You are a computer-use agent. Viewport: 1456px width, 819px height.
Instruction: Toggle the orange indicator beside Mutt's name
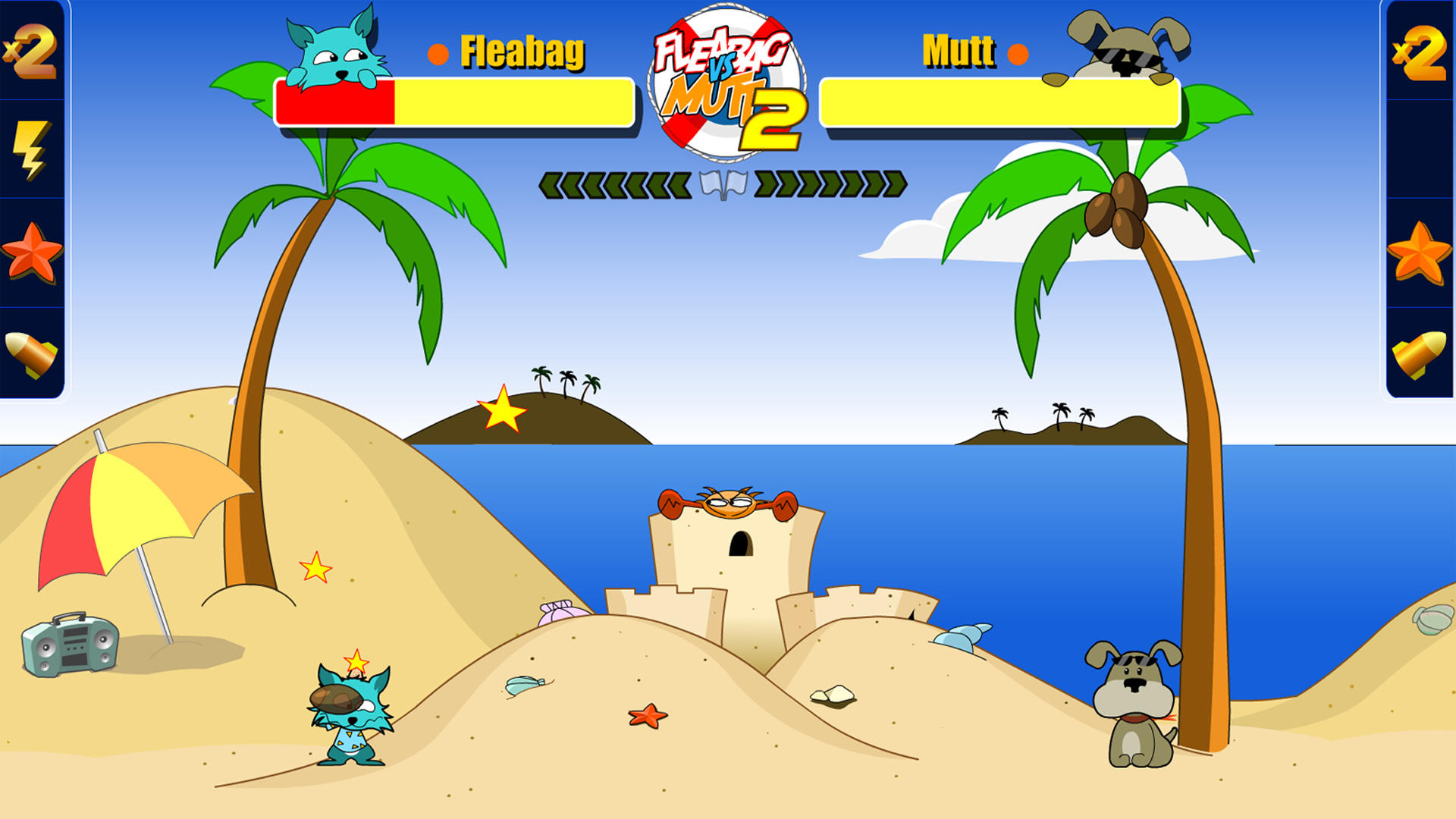coord(1019,52)
